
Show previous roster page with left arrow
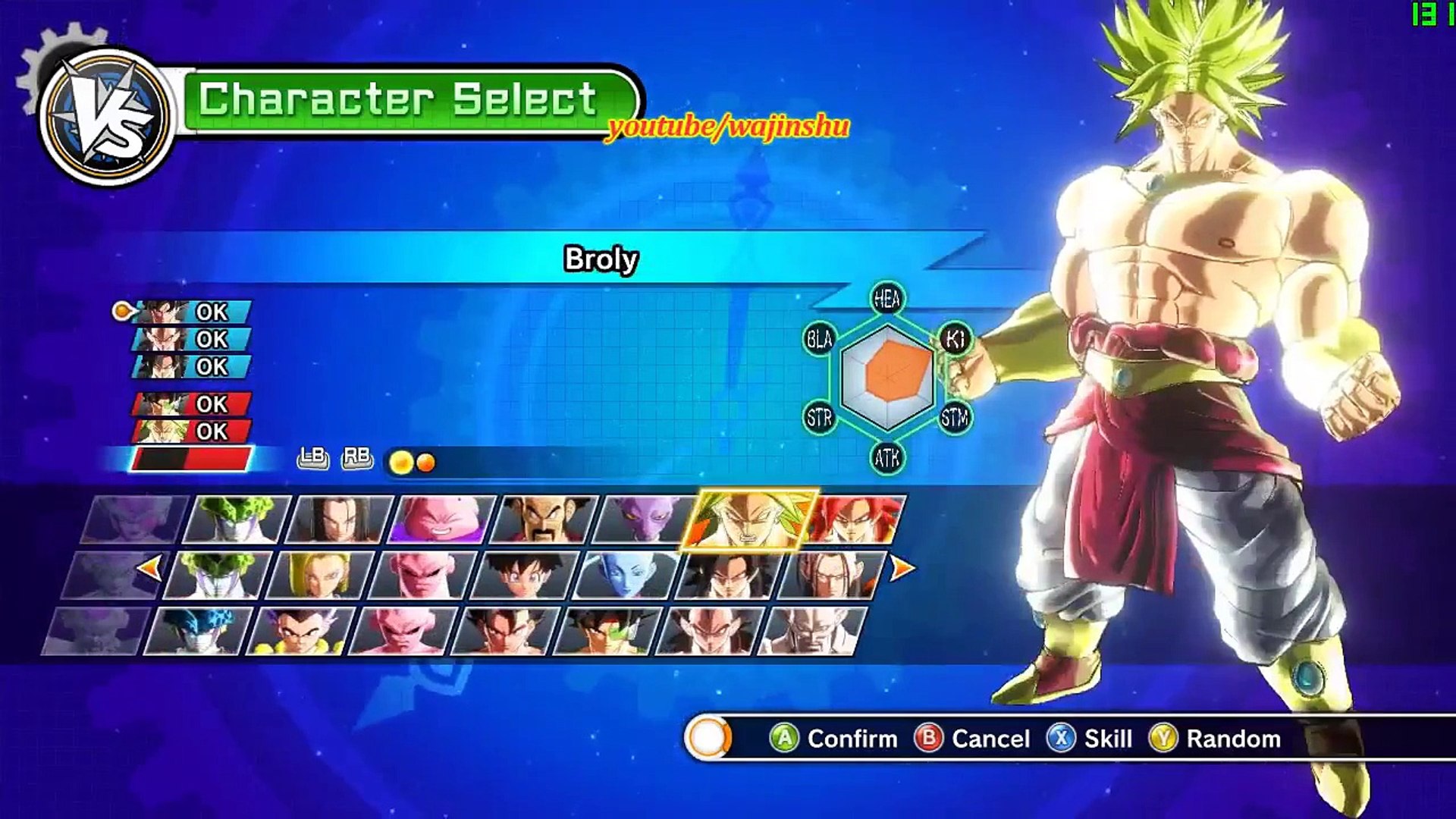[150, 567]
